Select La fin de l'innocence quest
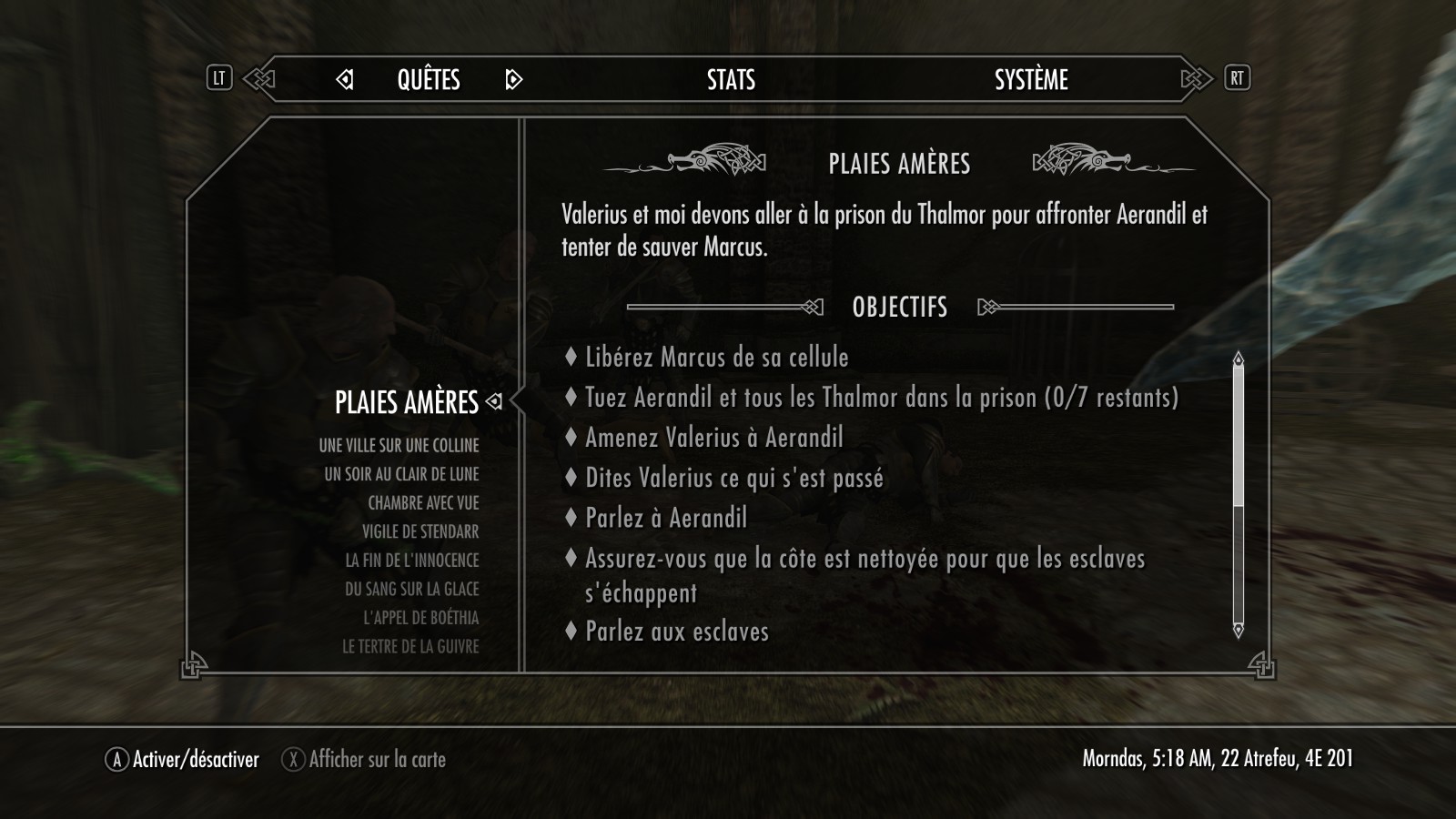 [411, 561]
